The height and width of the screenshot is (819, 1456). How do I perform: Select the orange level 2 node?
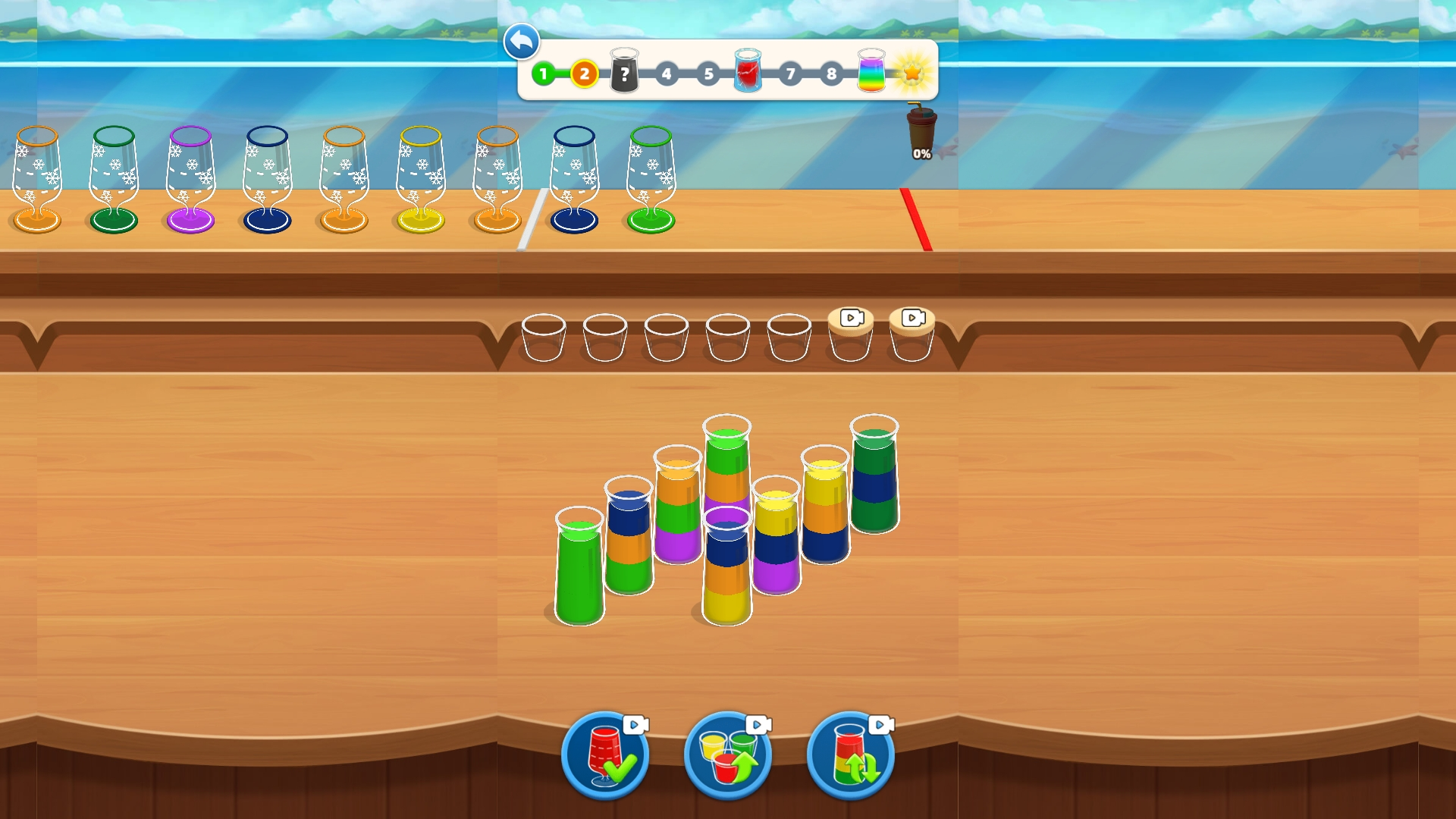pos(583,74)
